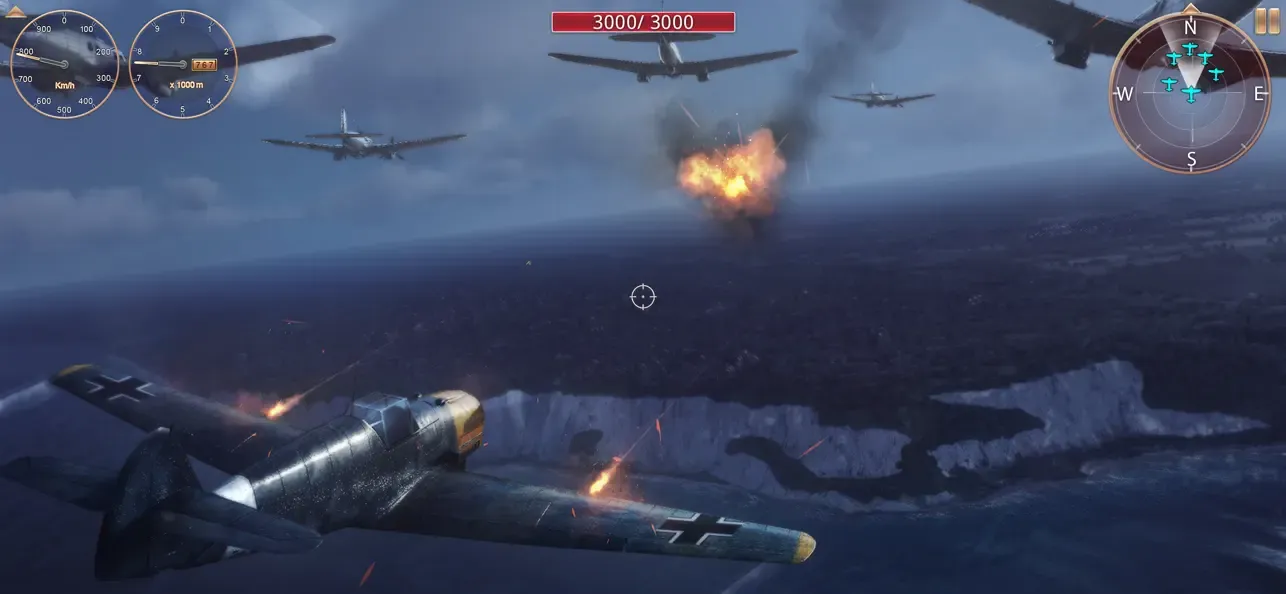1286x594 pixels.
Task: Click the compass radar minimap
Action: pyautogui.click(x=1190, y=94)
